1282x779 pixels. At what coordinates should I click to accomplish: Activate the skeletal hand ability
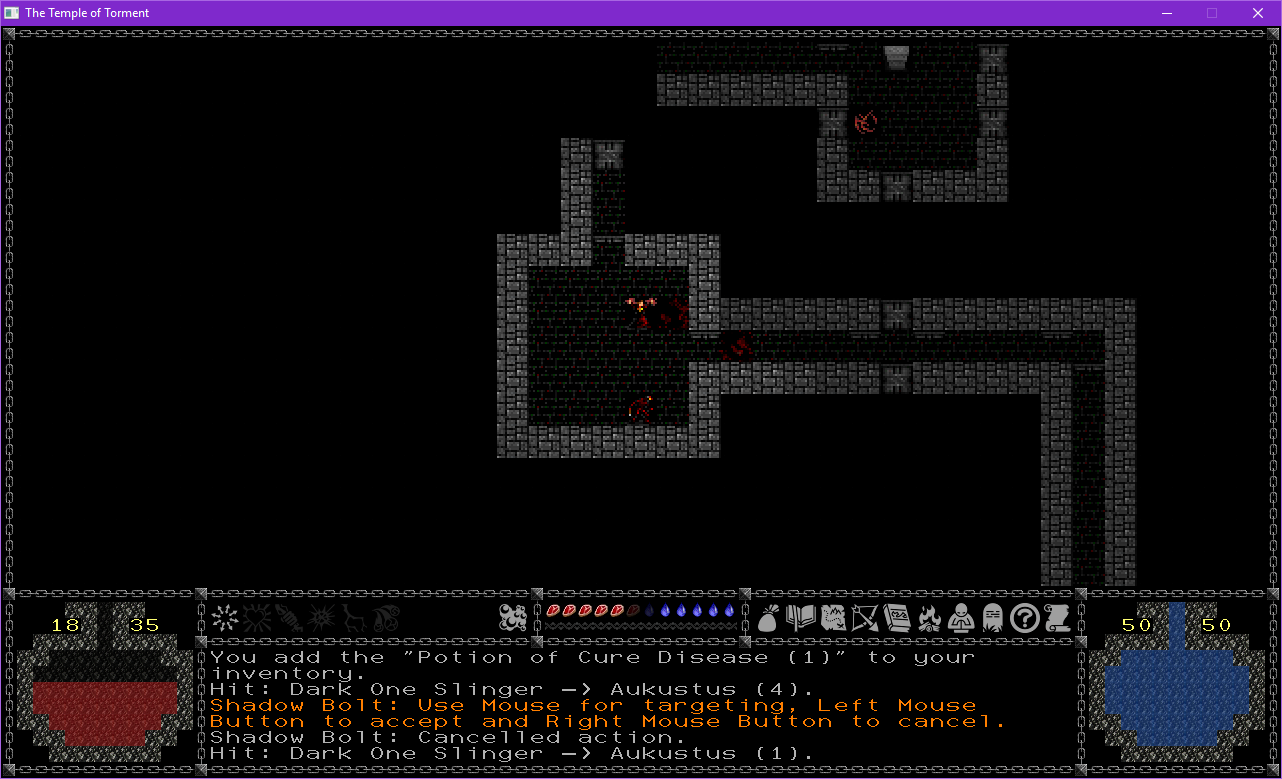tap(288, 618)
